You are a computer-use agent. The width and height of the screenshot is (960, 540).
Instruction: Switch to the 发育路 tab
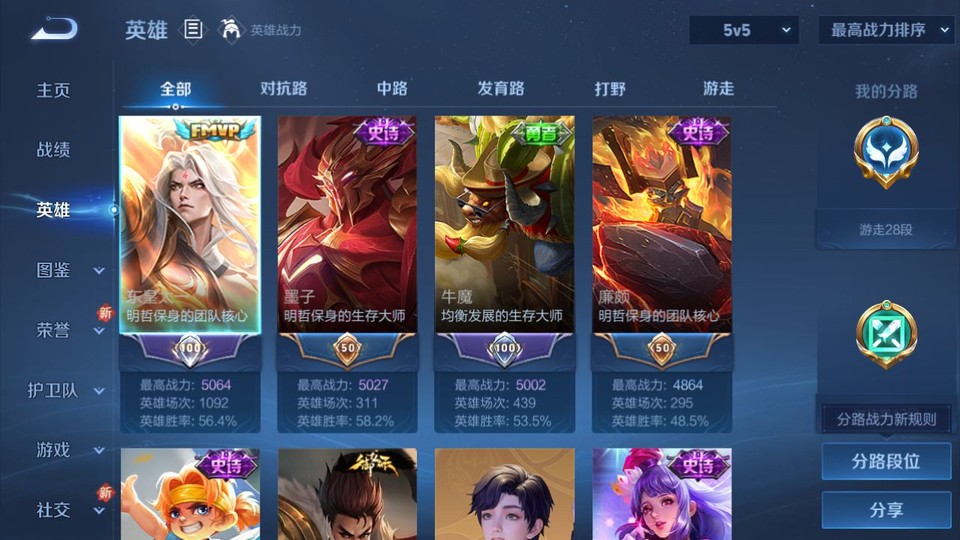coord(501,89)
